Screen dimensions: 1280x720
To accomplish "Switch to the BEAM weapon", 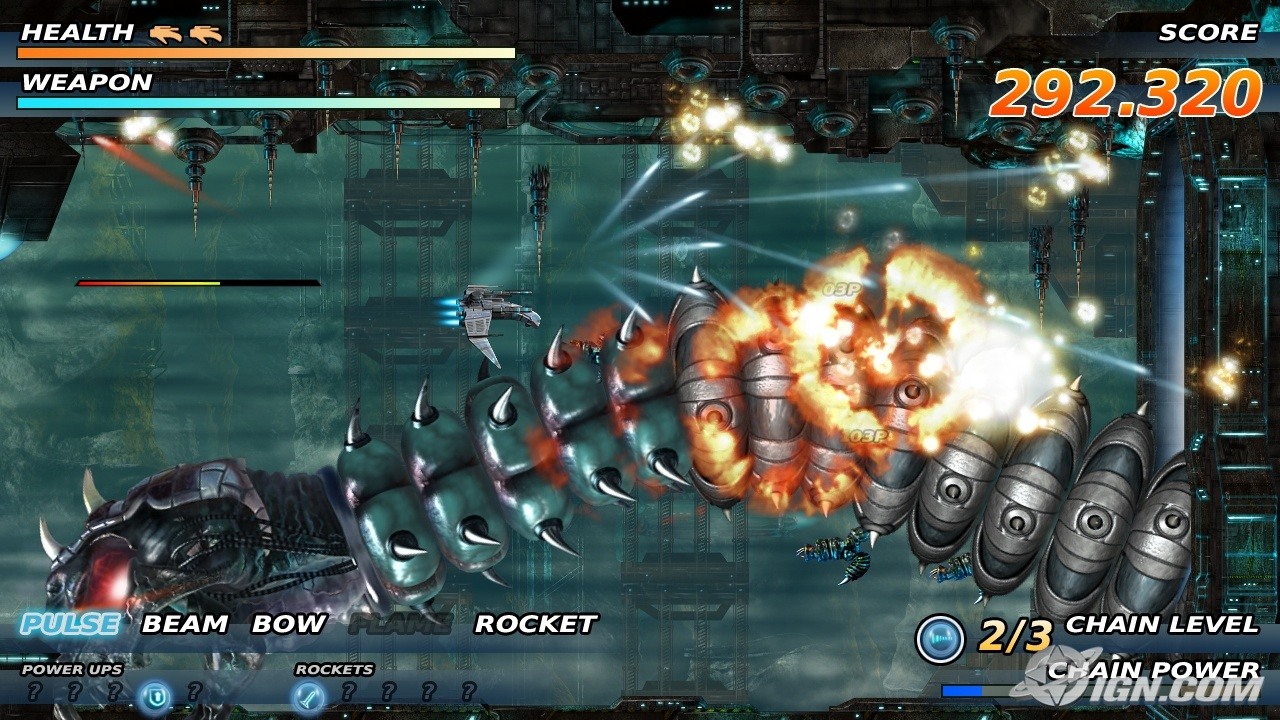I will (x=185, y=624).
